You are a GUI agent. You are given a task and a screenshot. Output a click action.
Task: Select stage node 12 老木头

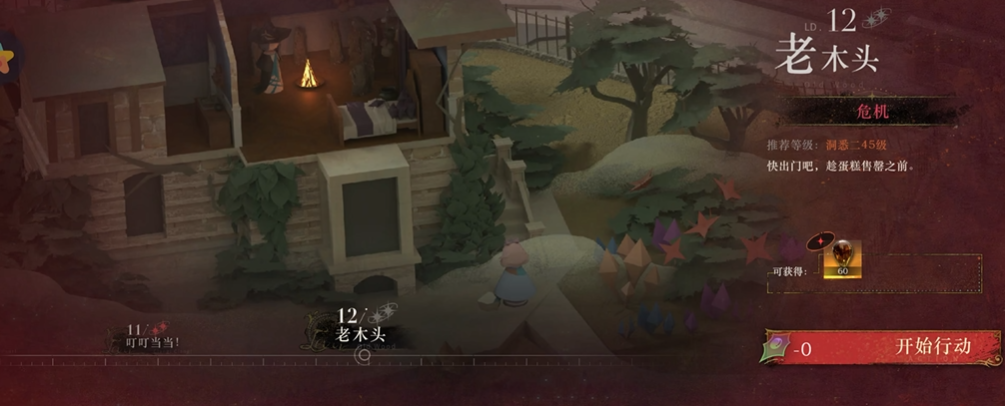click(358, 325)
